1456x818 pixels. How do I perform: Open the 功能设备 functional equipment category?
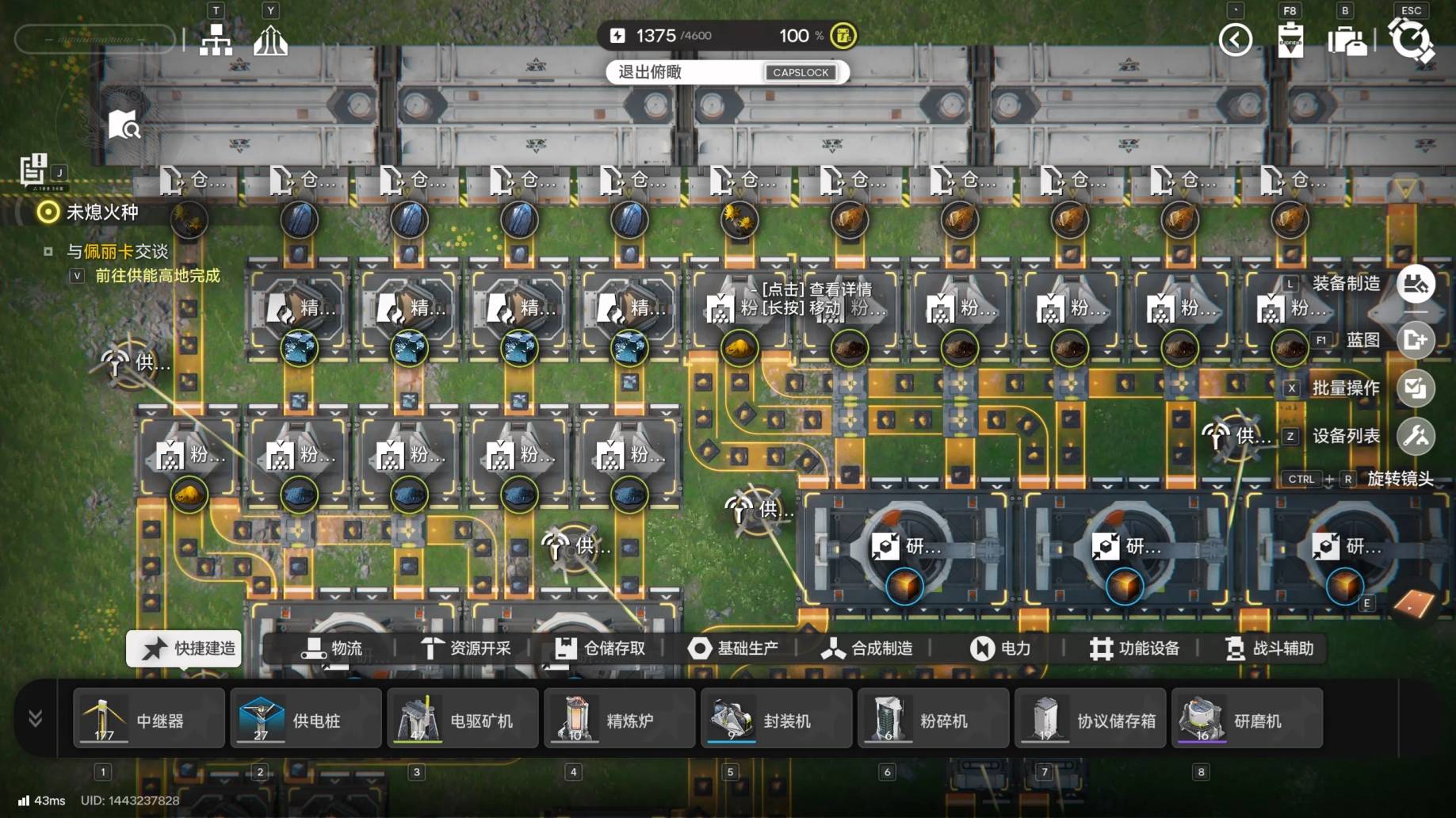pos(1134,648)
